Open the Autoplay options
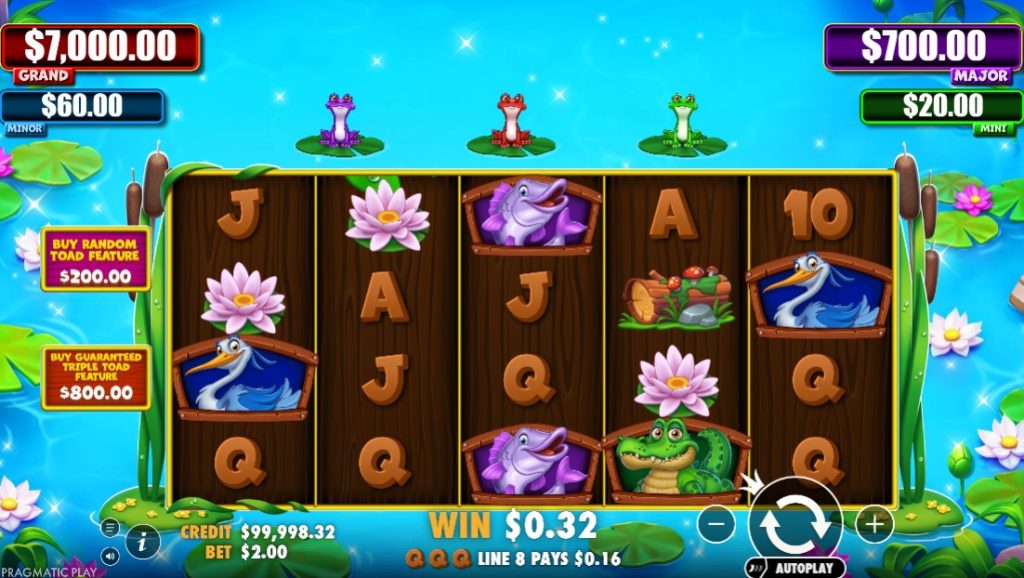This screenshot has height=578, width=1024. tap(805, 568)
